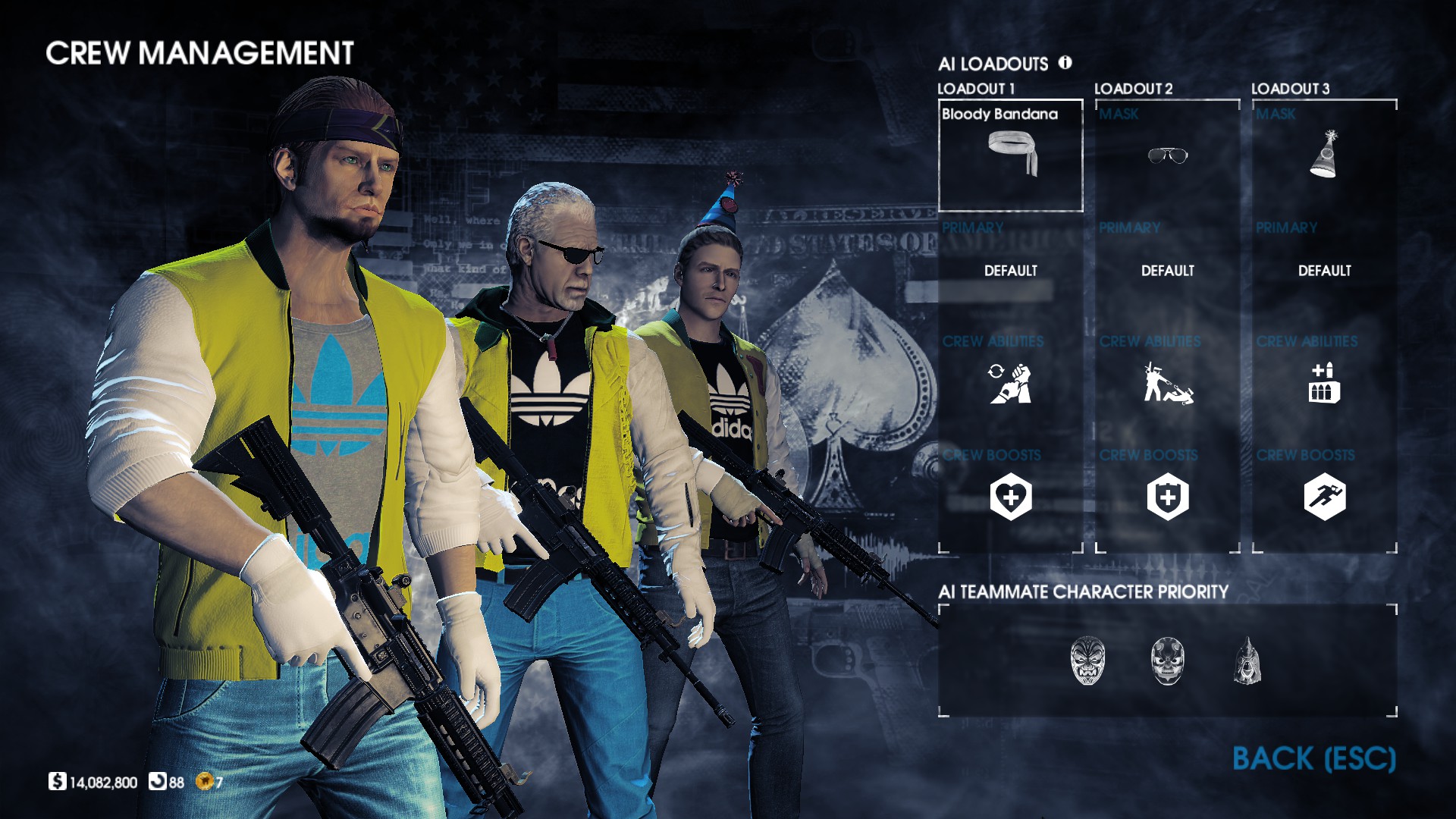
Task: Open Loadout 1 primary weapon slot
Action: (1010, 271)
